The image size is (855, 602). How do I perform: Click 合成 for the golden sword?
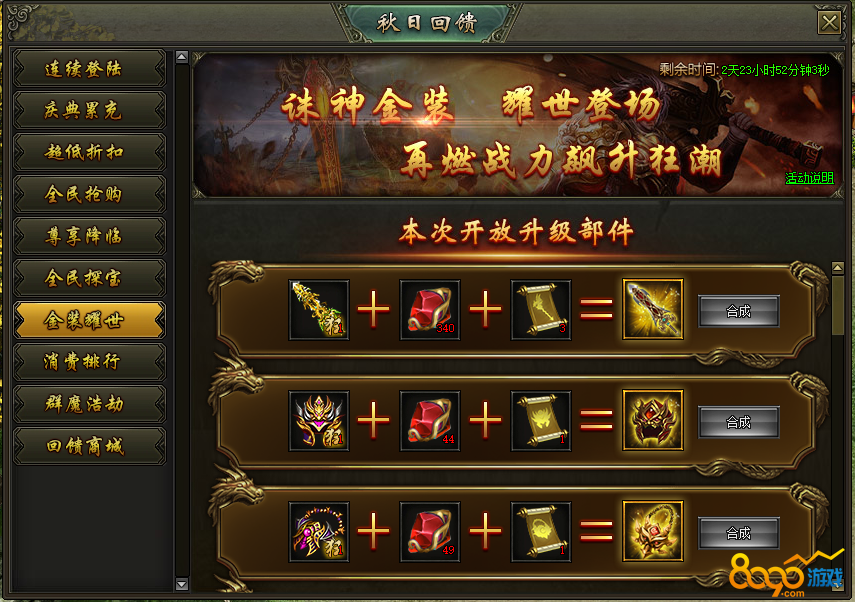pos(738,311)
